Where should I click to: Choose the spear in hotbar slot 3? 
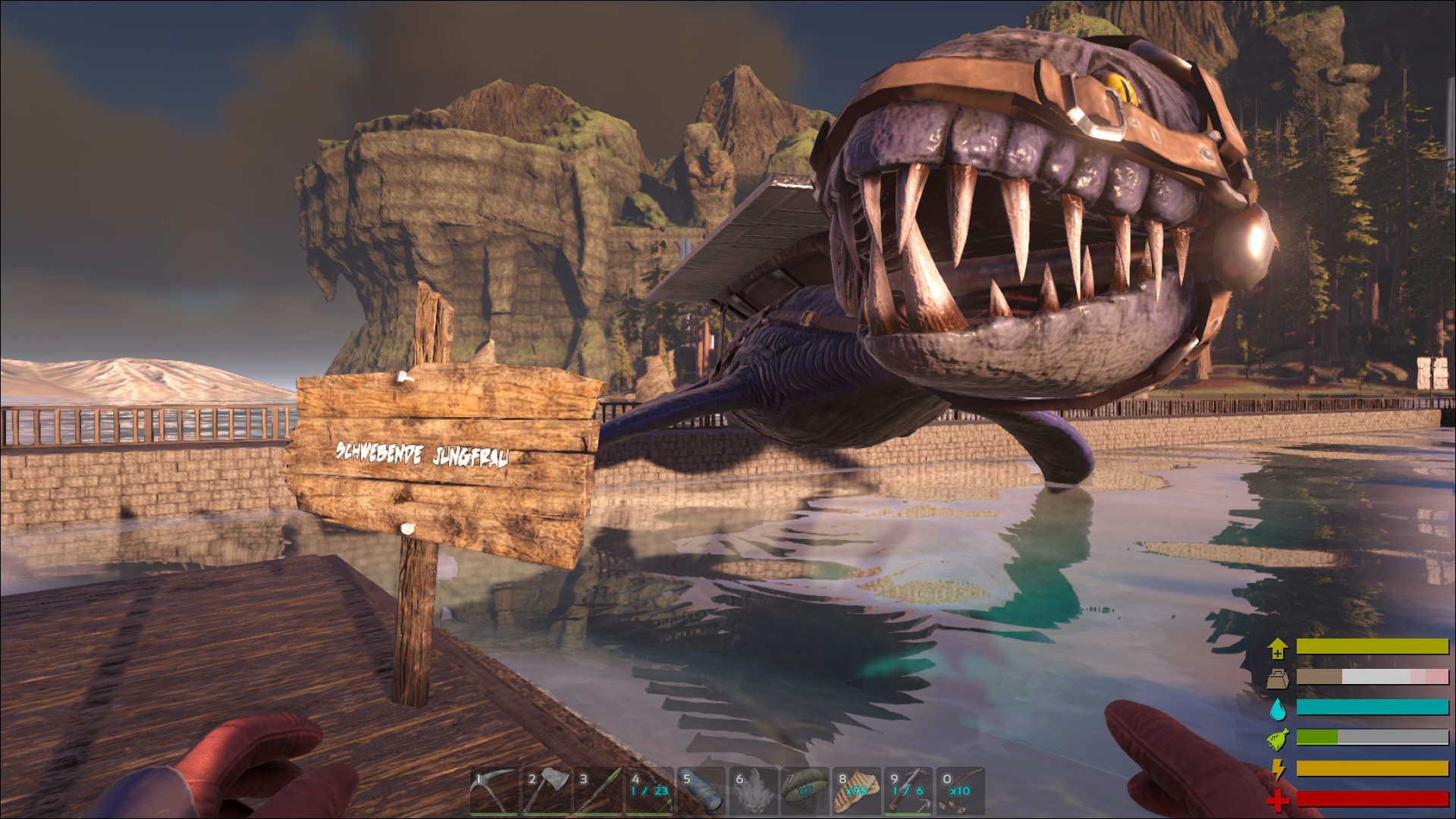point(596,792)
